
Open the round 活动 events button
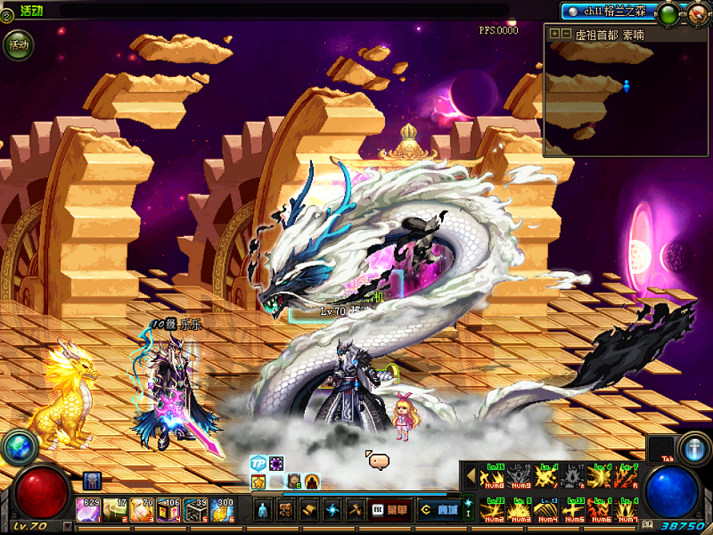pos(19,45)
